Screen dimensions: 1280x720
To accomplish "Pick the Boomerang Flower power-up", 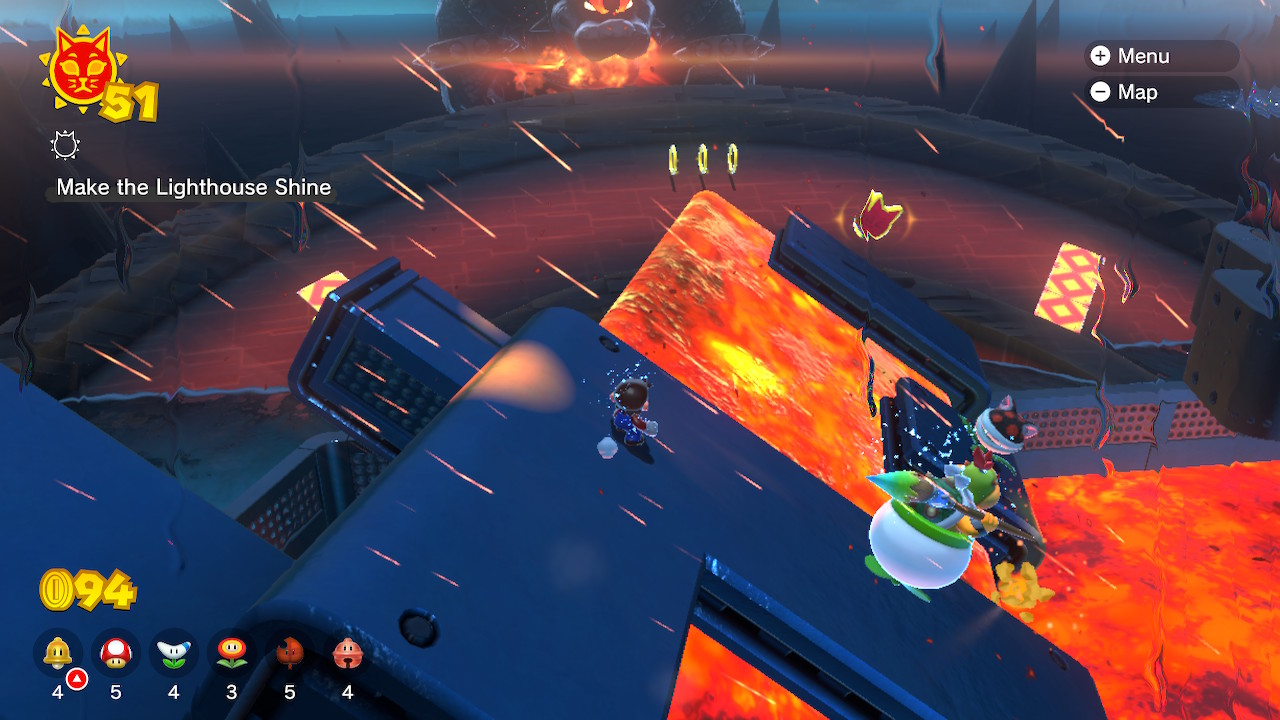I will coord(174,654).
